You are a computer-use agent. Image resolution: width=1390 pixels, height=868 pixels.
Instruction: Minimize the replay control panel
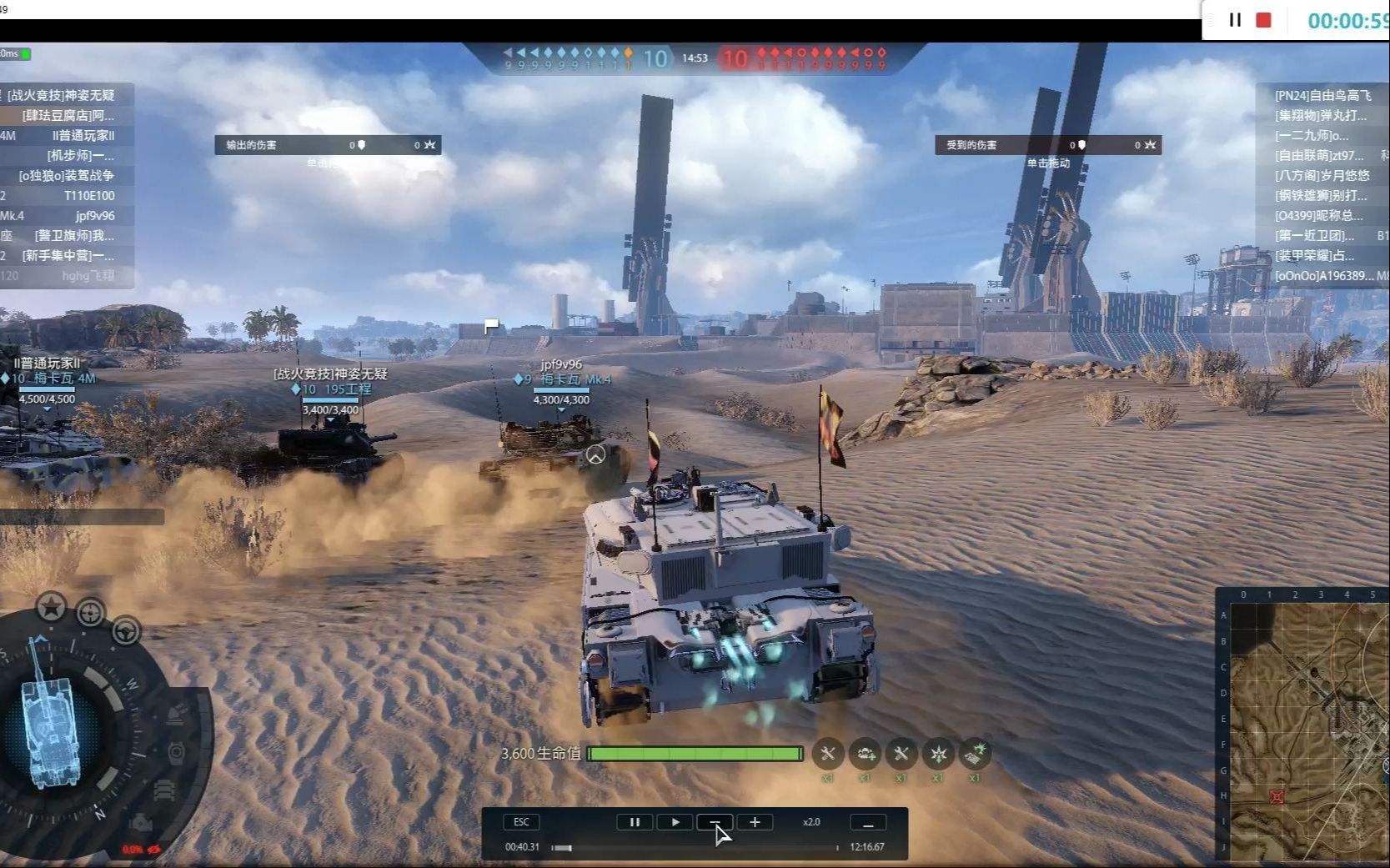click(x=867, y=823)
